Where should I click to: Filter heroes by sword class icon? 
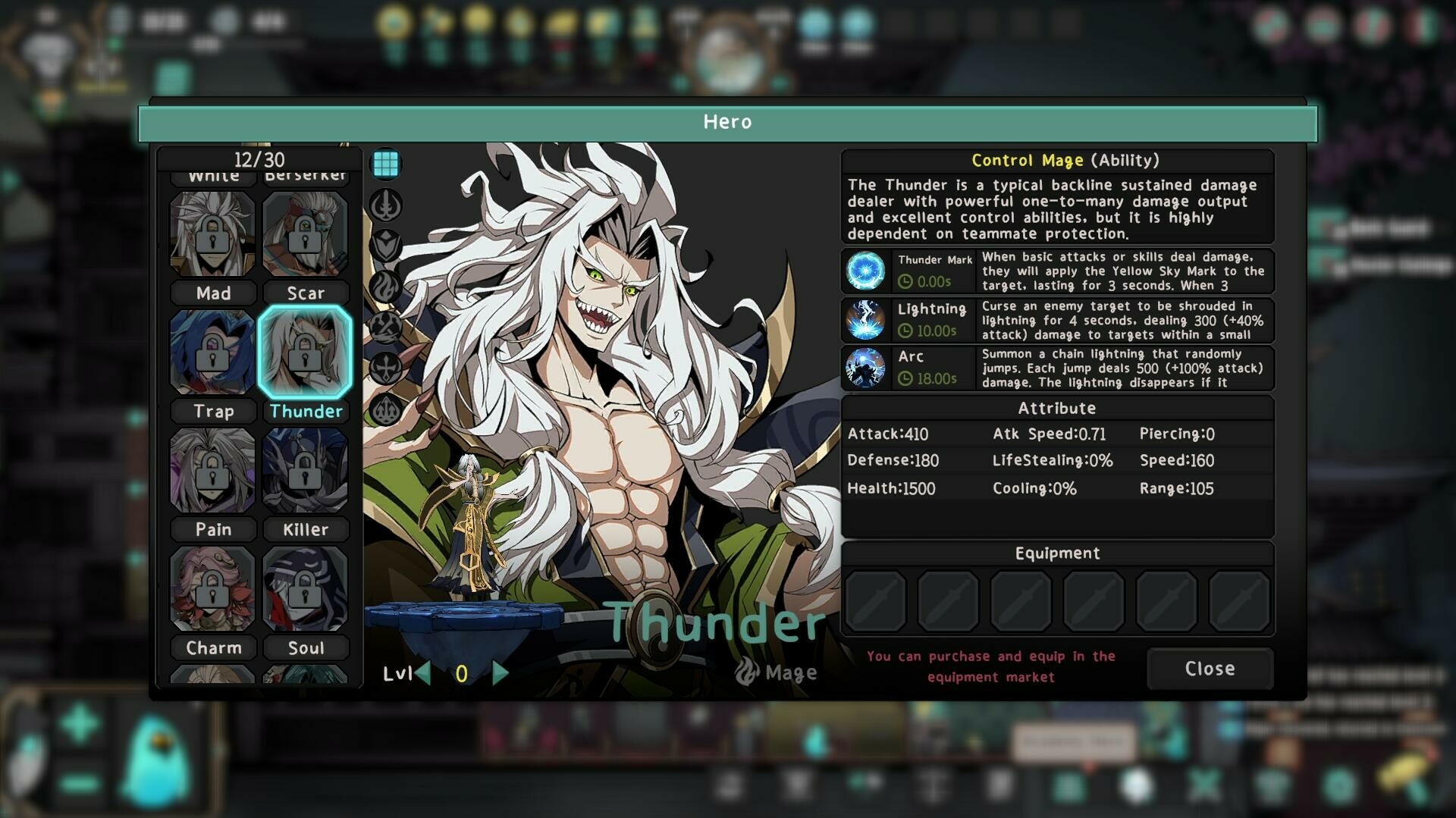(386, 205)
